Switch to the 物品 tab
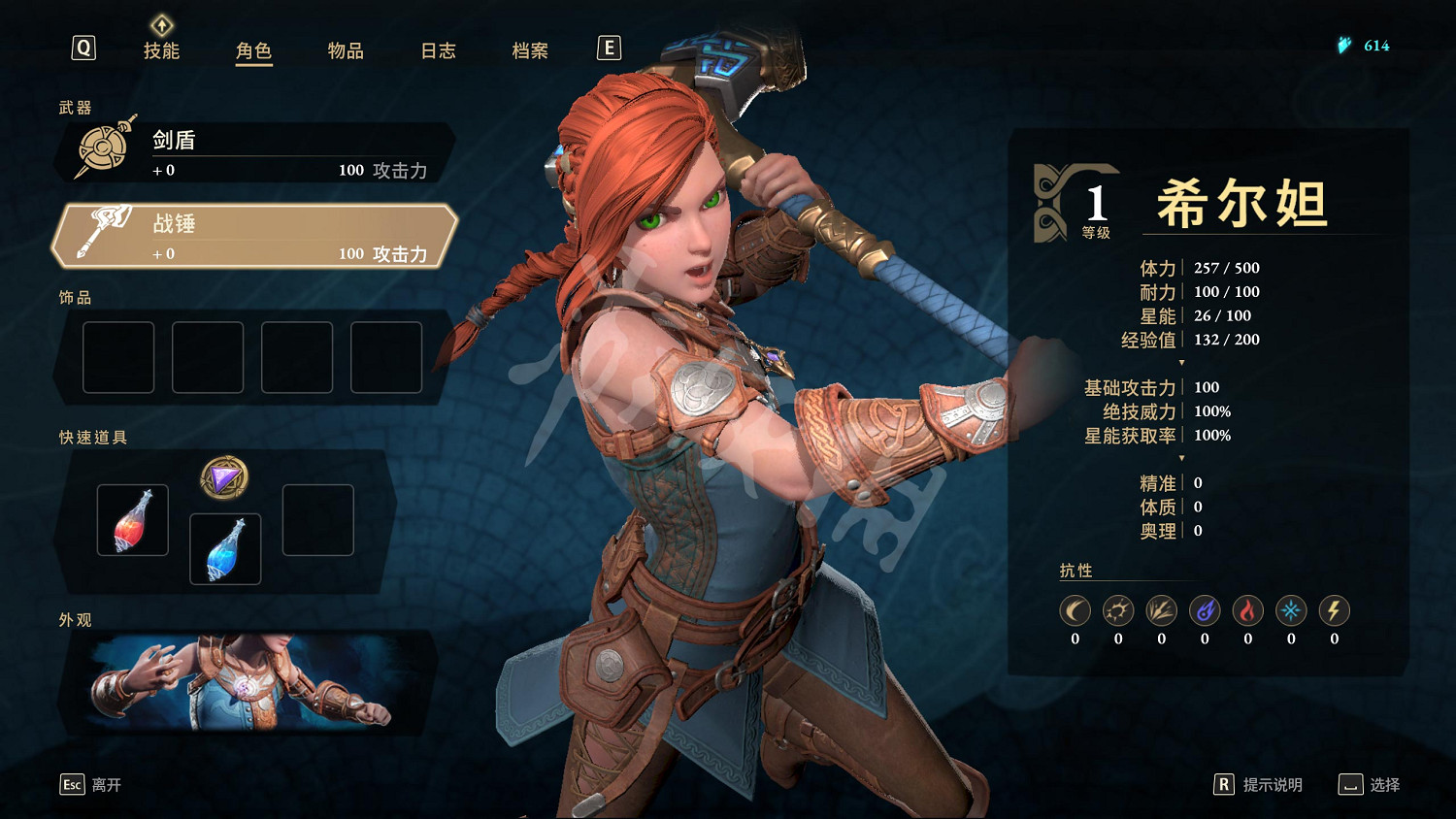The width and height of the screenshot is (1456, 819). 346,51
